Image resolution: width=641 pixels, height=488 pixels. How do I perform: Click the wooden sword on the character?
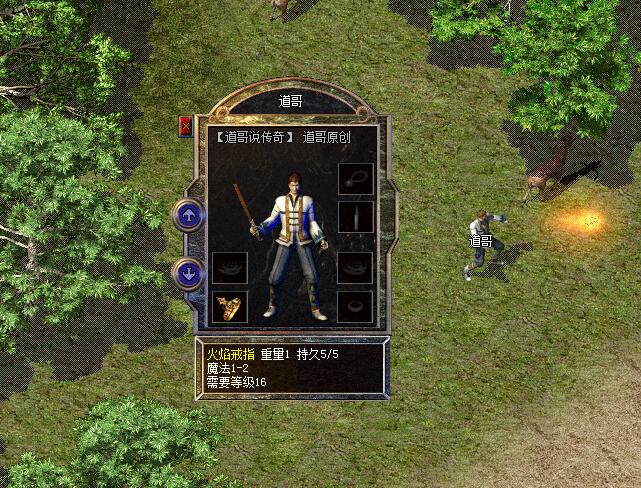(x=244, y=207)
